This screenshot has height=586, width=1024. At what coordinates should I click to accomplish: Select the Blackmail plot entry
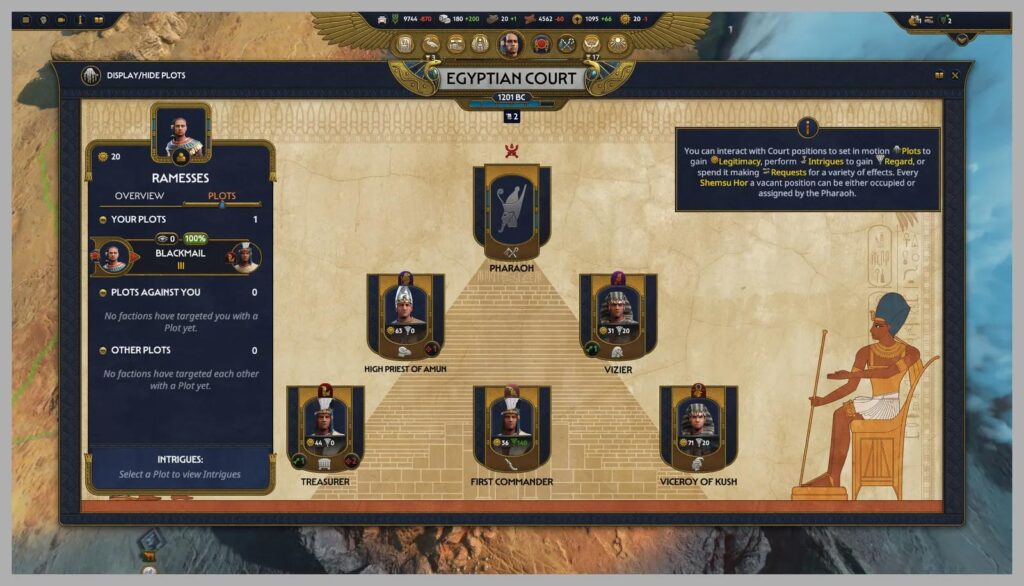tap(180, 255)
